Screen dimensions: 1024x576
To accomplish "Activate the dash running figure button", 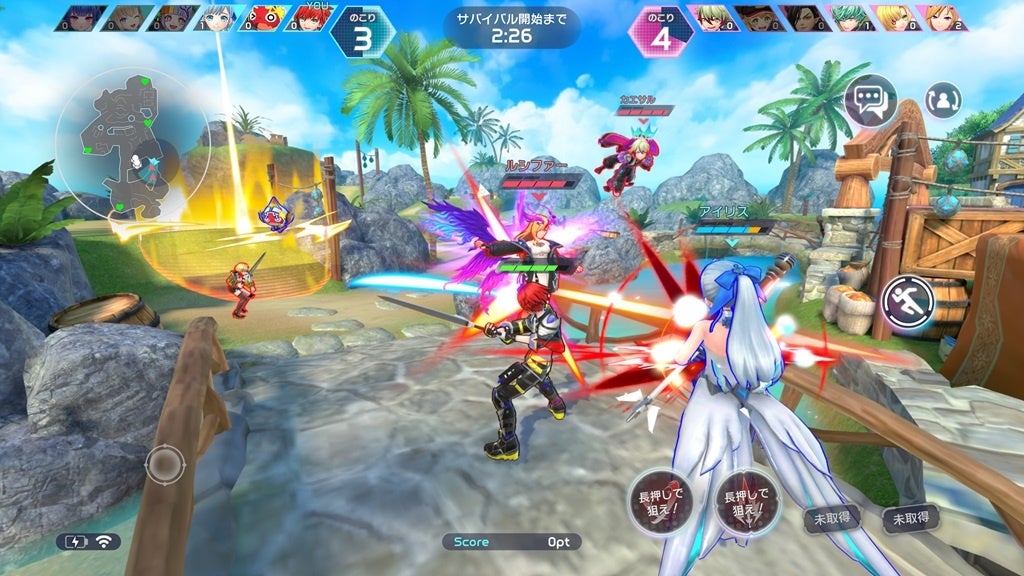I will (908, 300).
